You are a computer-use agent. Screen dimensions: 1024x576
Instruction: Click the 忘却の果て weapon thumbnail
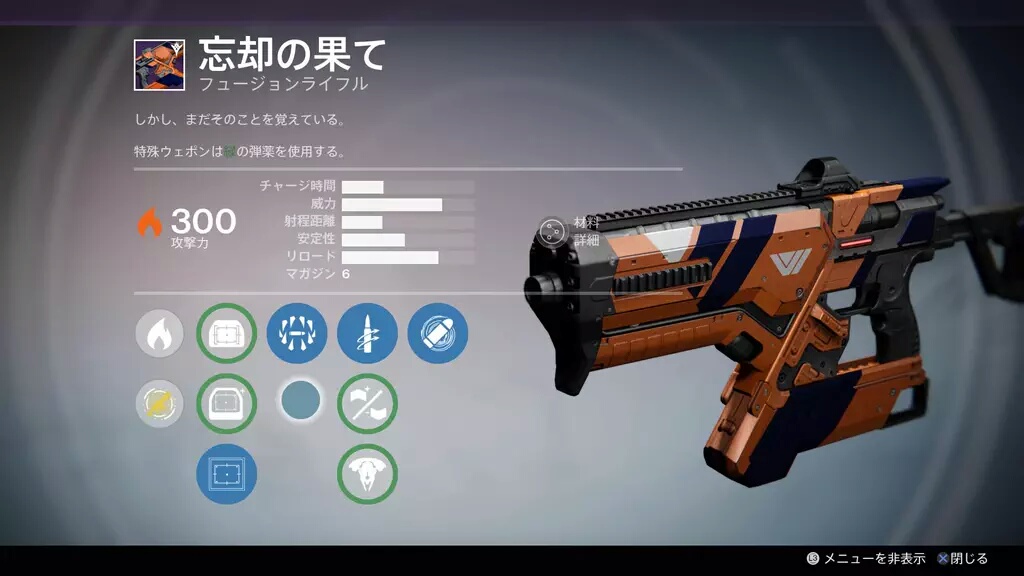click(159, 66)
